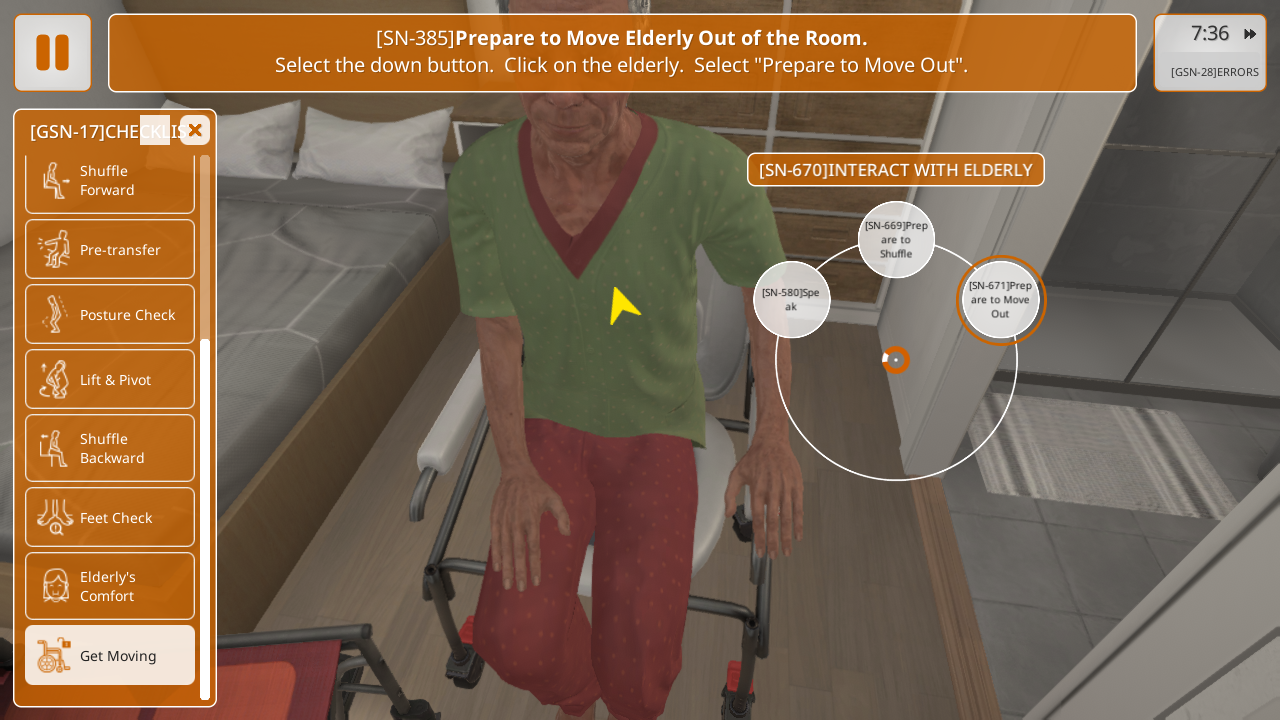Open the Errors panel
This screenshot has width=1280, height=720.
(x=1214, y=72)
